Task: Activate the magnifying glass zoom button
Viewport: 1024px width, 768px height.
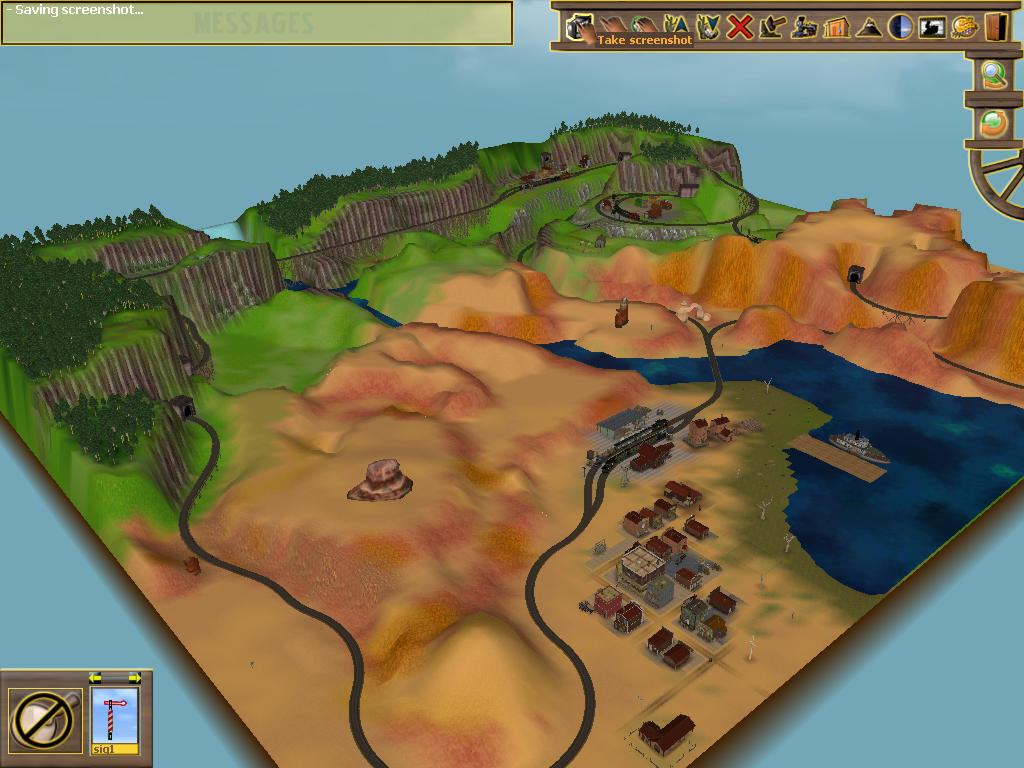Action: tap(993, 75)
